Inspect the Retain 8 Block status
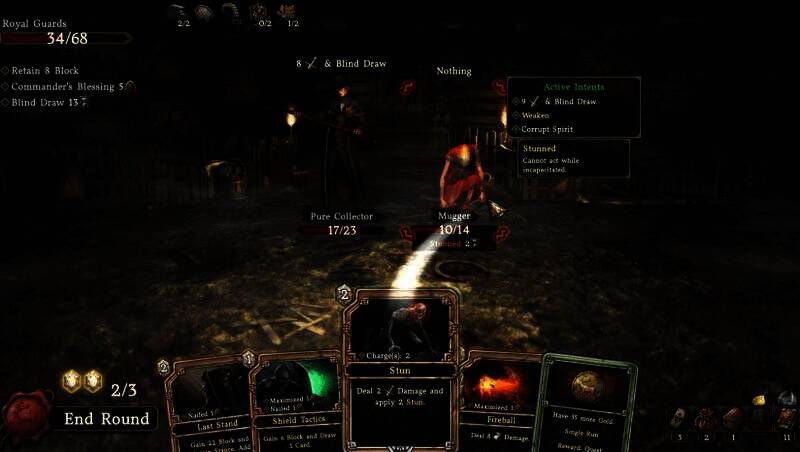Image resolution: width=800 pixels, height=452 pixels. click(x=45, y=71)
